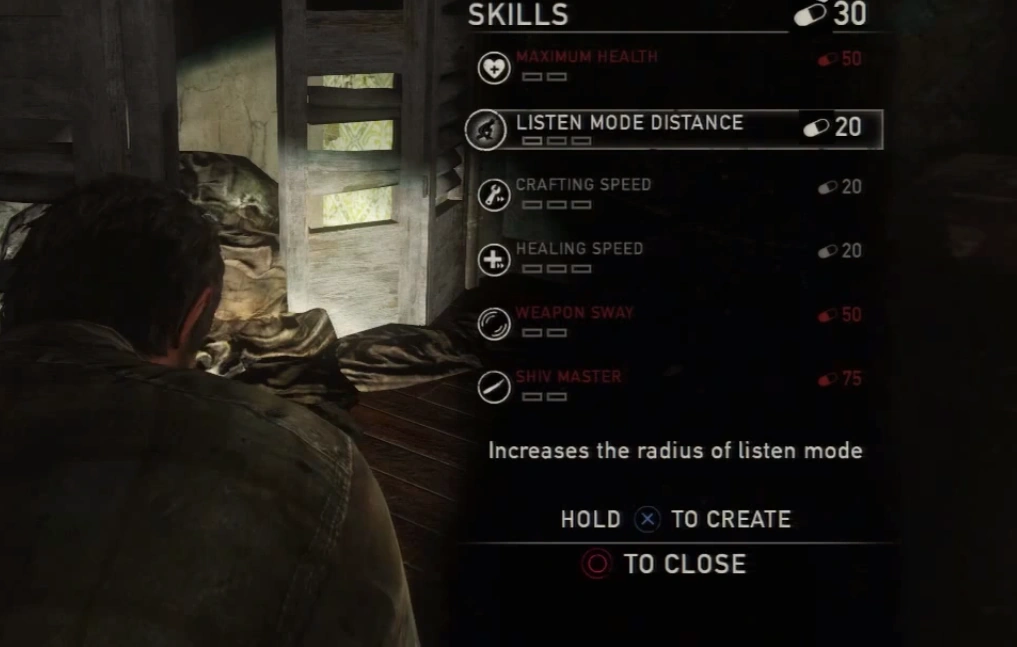This screenshot has width=1017, height=647.
Task: Click the heart icon for Maximum Health
Action: (494, 68)
